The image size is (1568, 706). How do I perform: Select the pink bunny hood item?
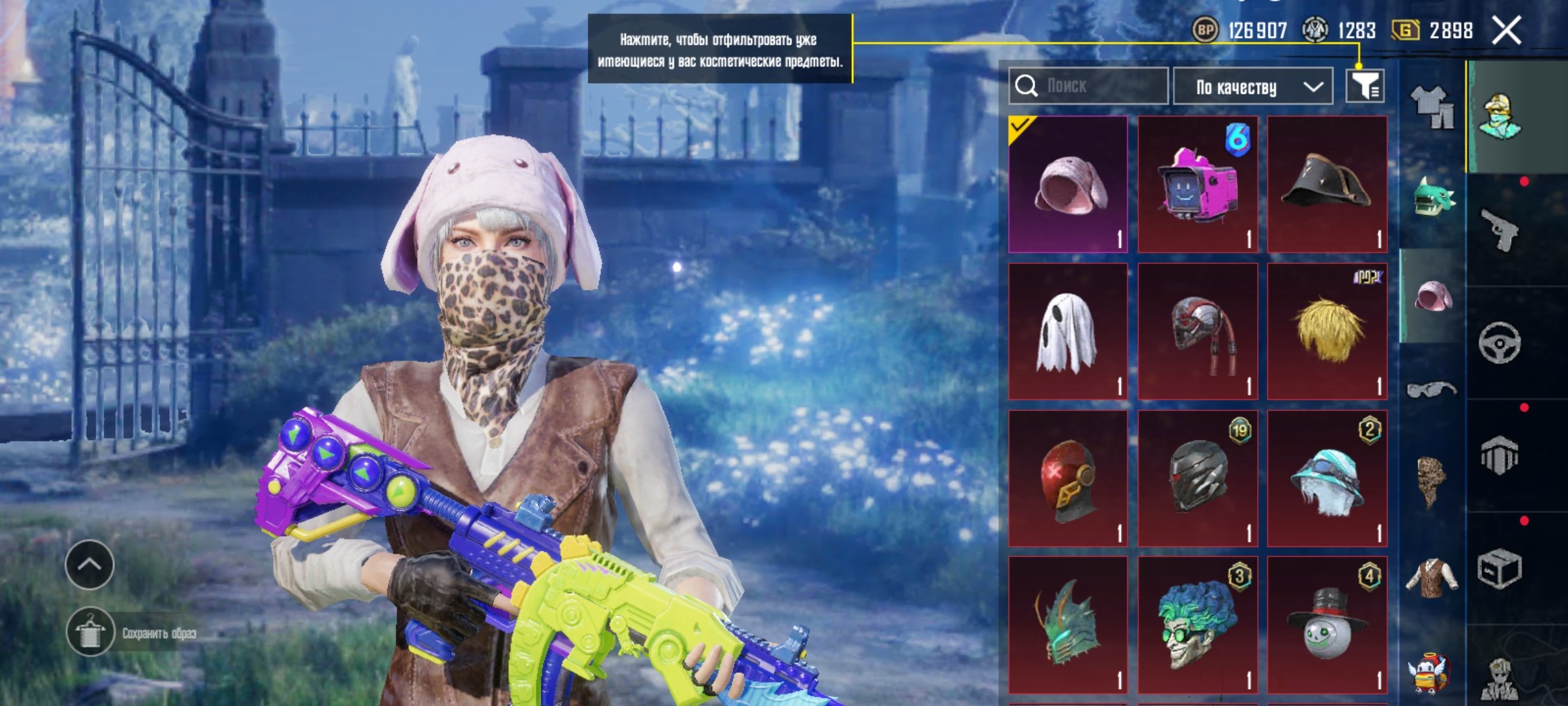1068,185
